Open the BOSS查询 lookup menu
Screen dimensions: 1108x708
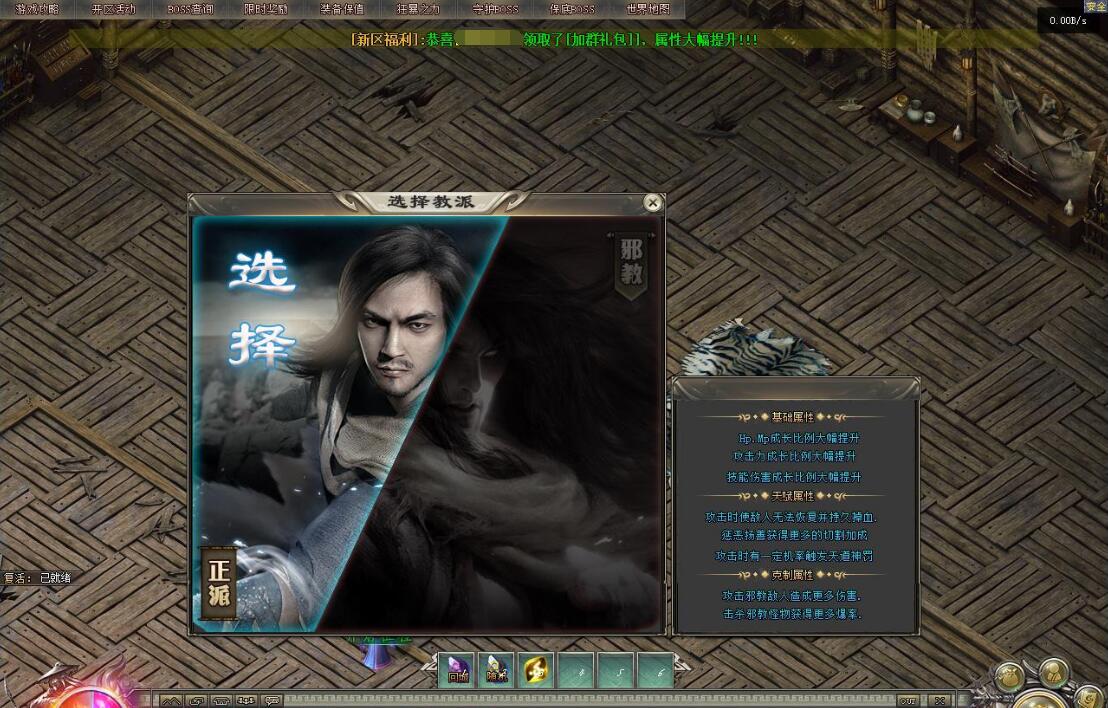tap(190, 9)
